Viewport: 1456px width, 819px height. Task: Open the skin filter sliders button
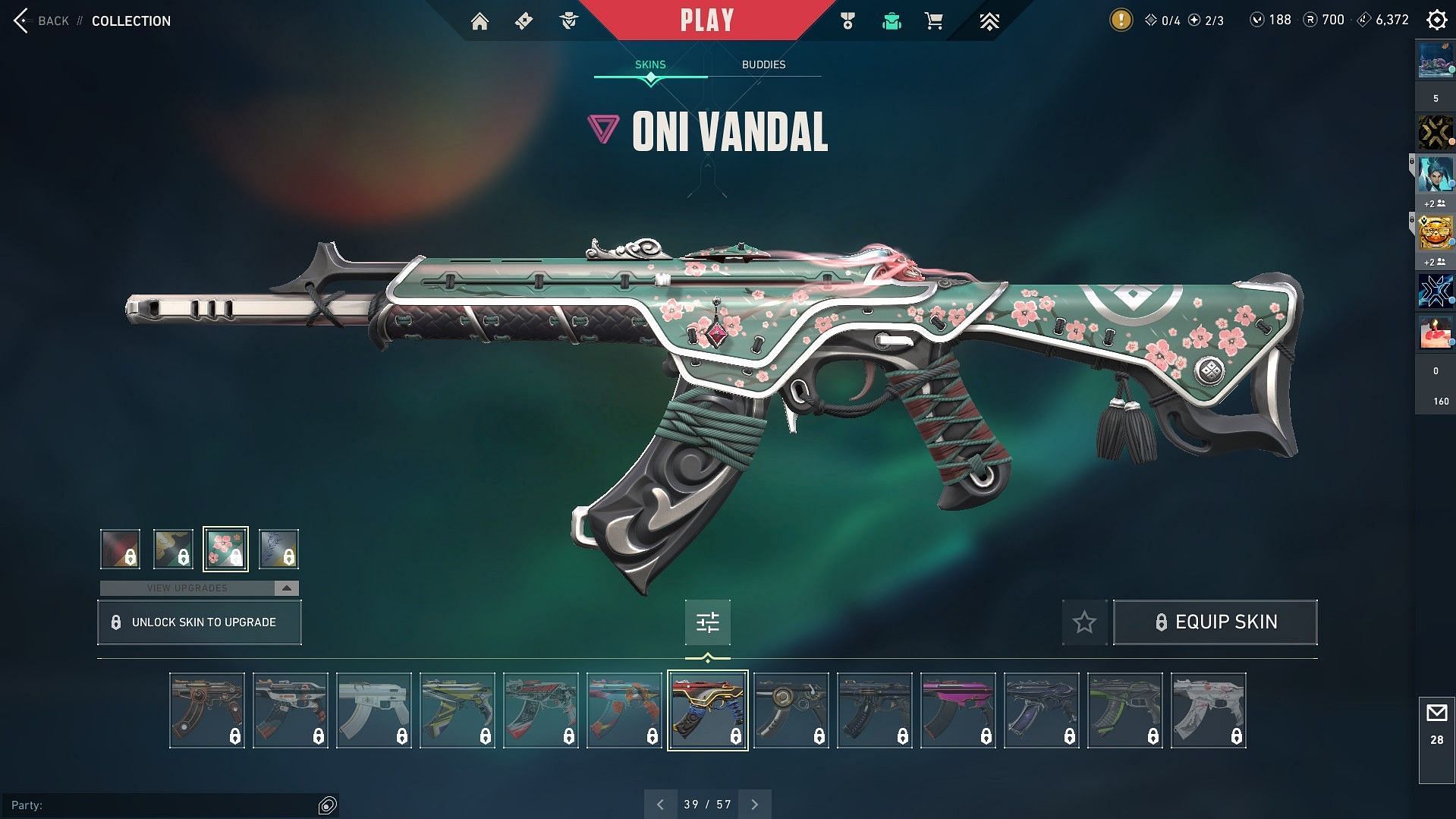(707, 622)
